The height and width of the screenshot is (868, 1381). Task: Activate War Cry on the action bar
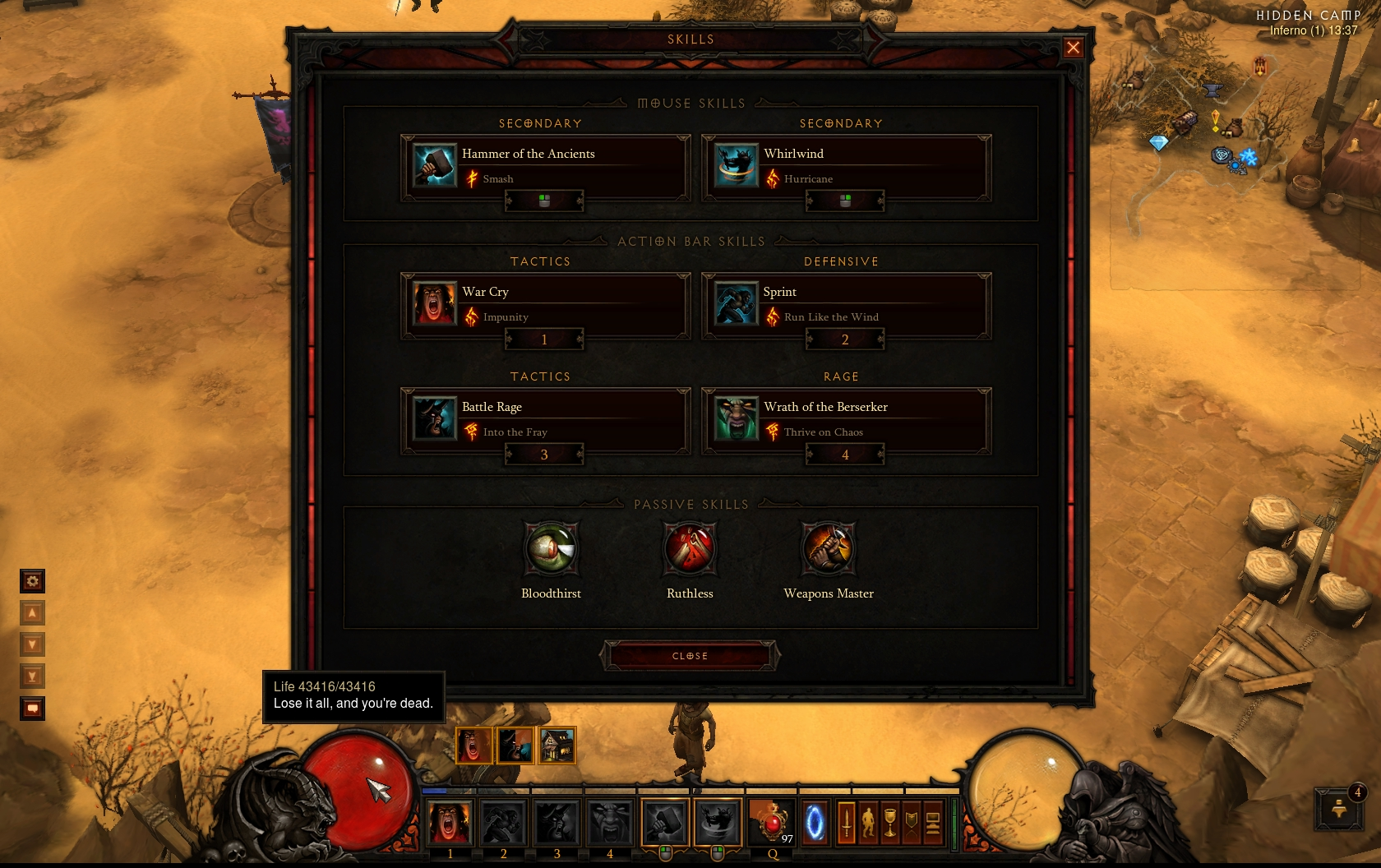click(450, 822)
